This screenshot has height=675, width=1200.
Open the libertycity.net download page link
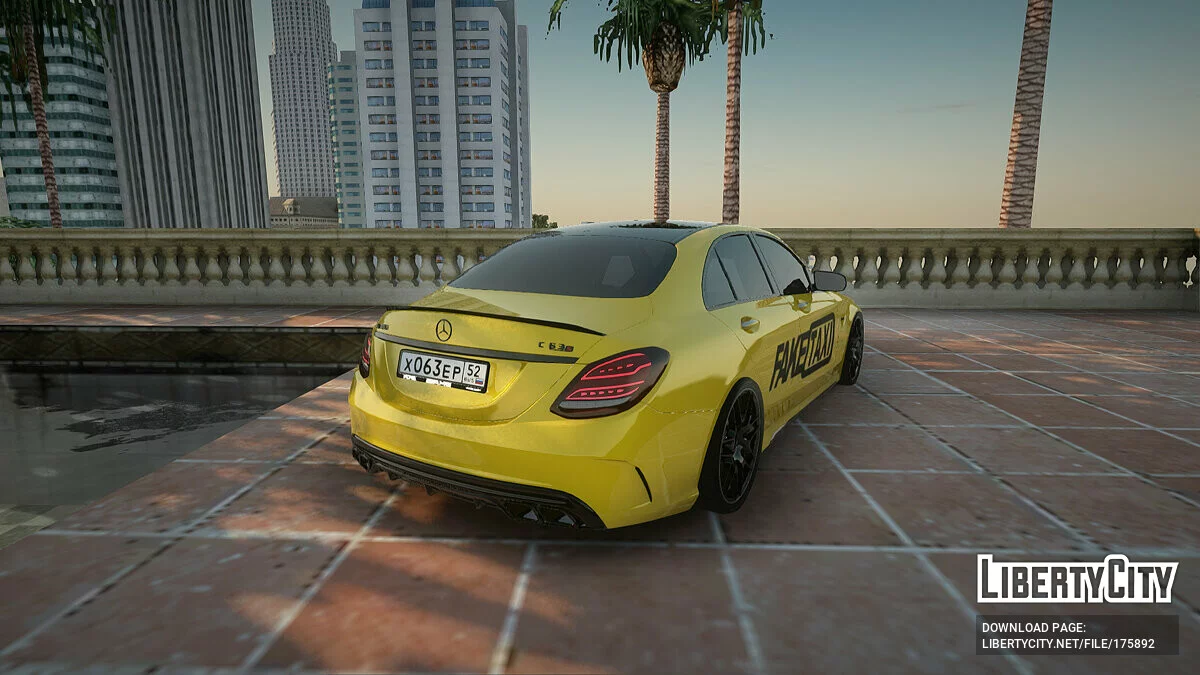1067,644
